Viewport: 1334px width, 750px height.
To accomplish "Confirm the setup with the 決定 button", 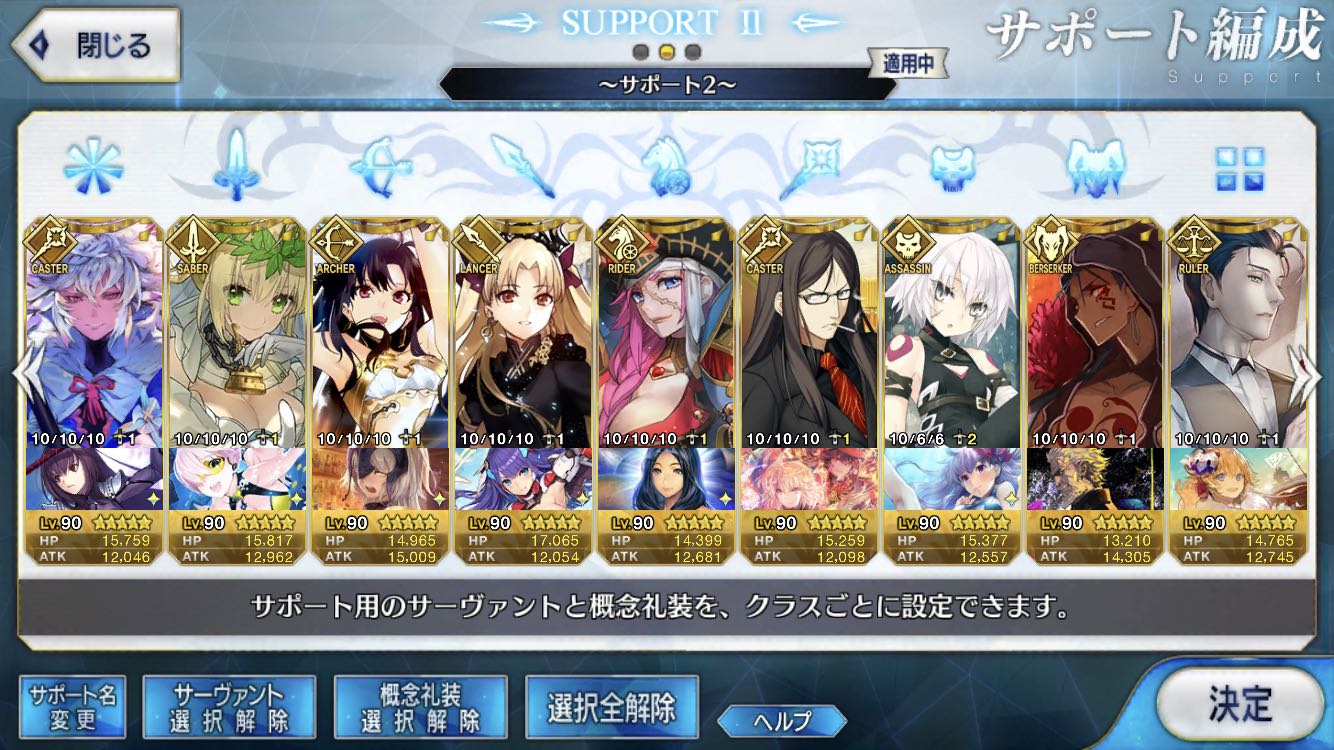I will pos(1240,703).
